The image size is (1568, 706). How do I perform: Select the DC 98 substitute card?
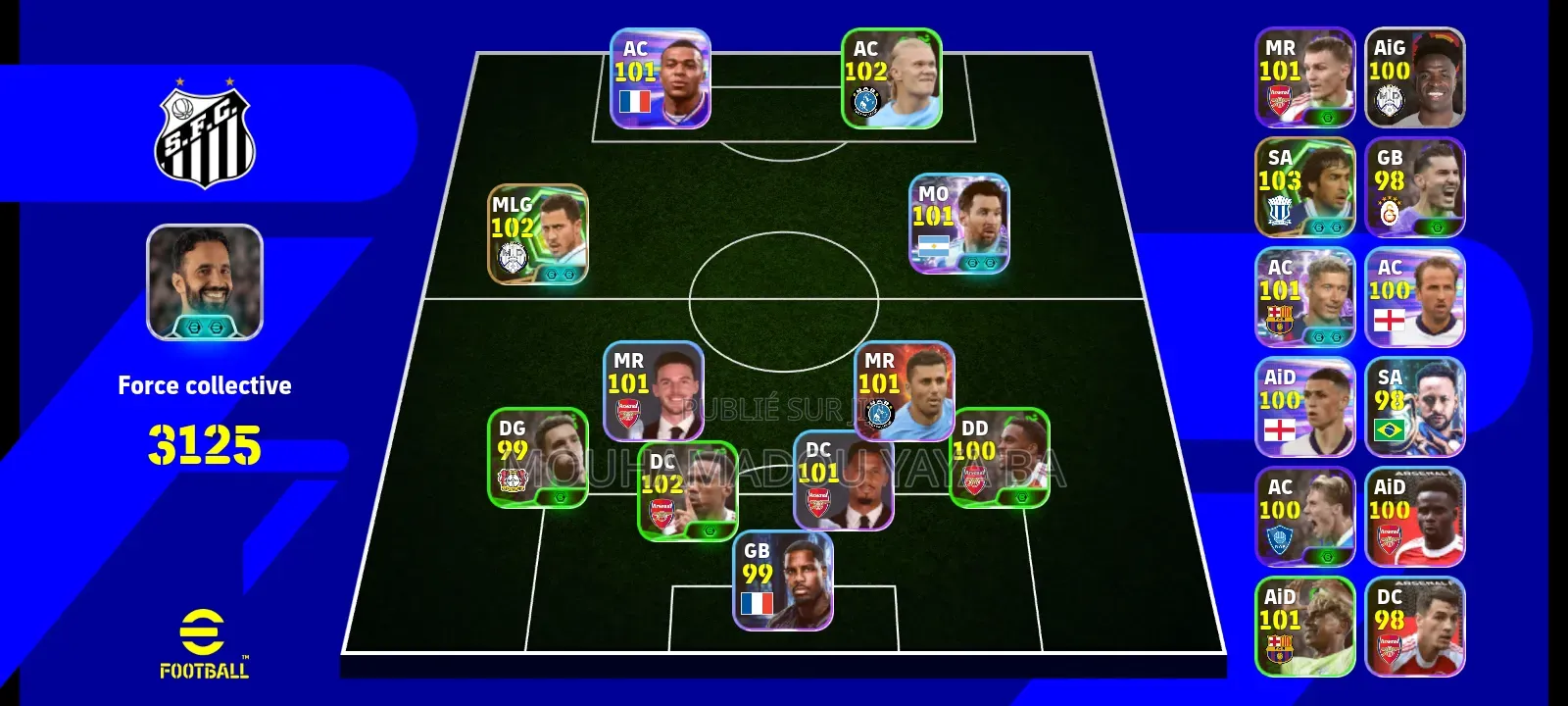click(x=1414, y=627)
